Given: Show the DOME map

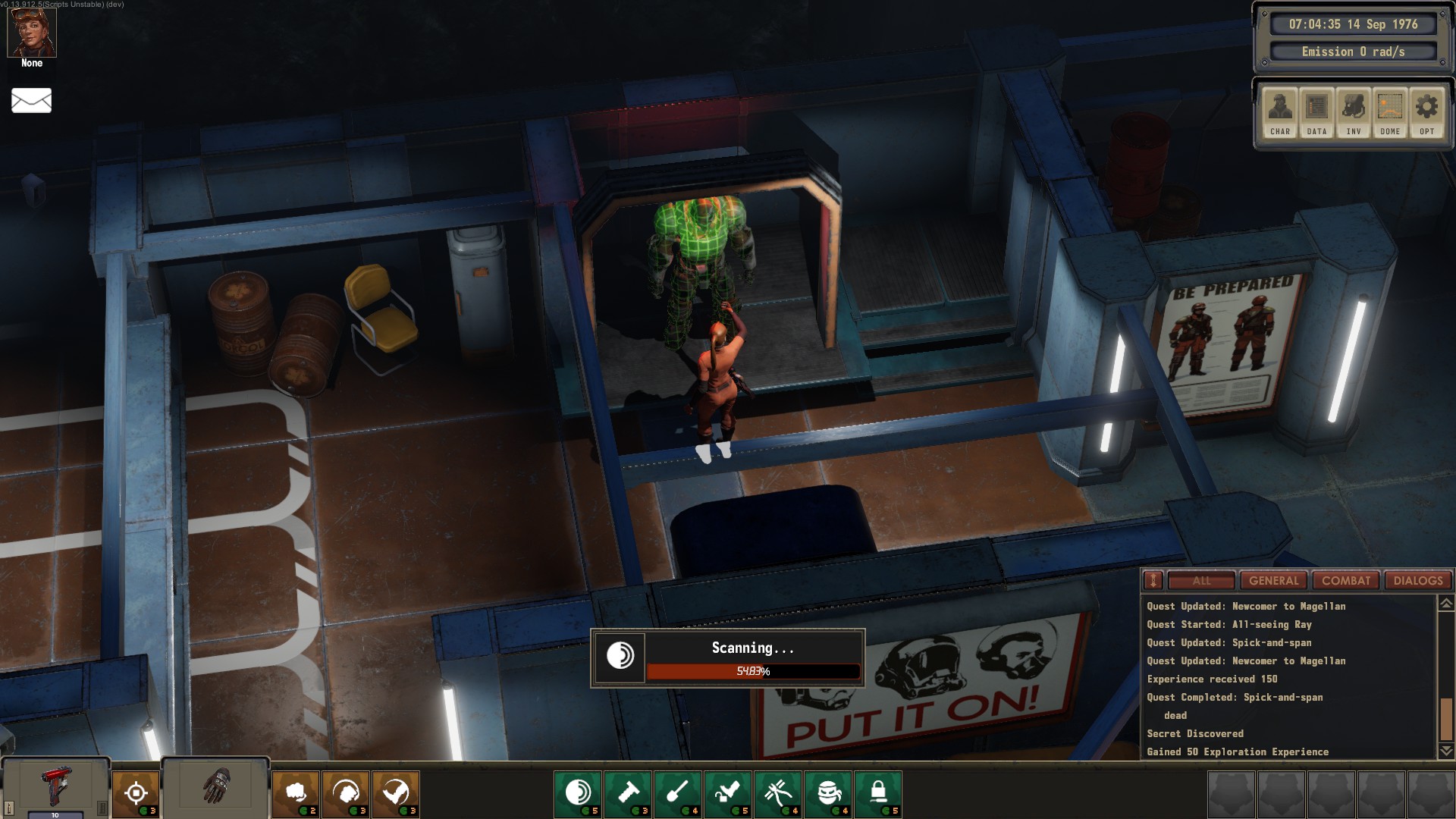Looking at the screenshot, I should click(x=1390, y=112).
